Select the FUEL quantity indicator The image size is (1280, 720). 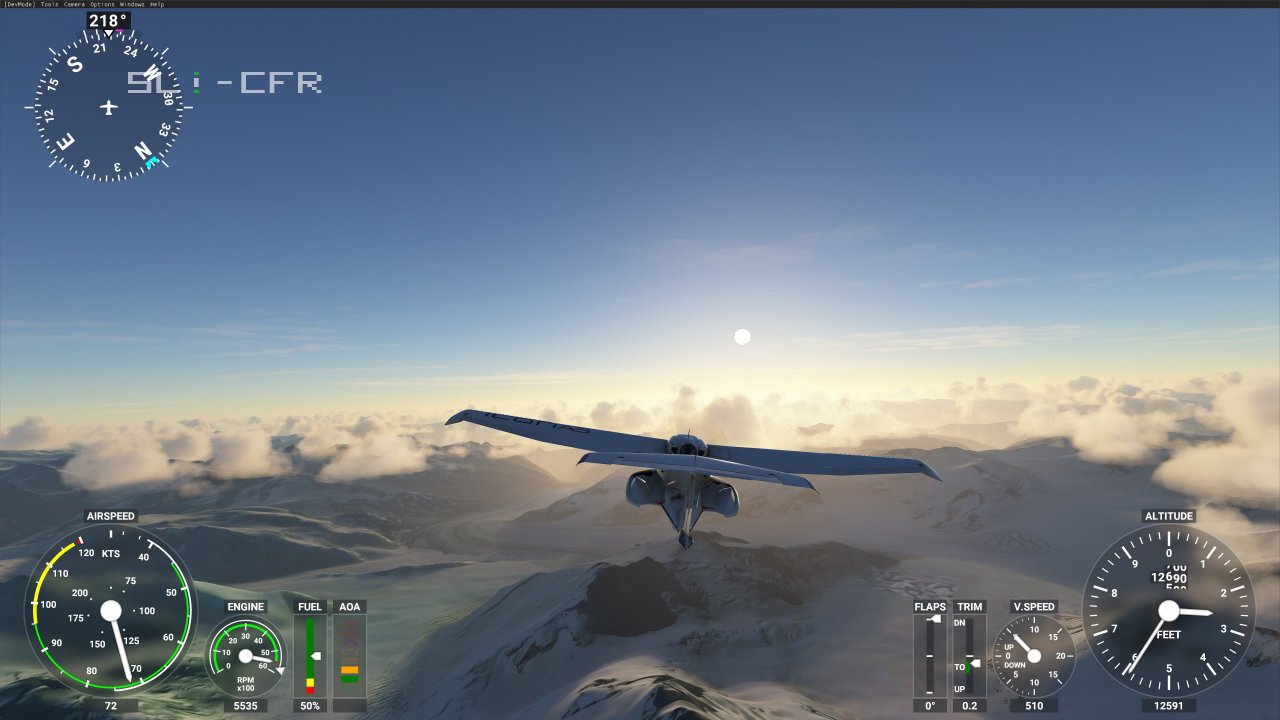pos(310,655)
